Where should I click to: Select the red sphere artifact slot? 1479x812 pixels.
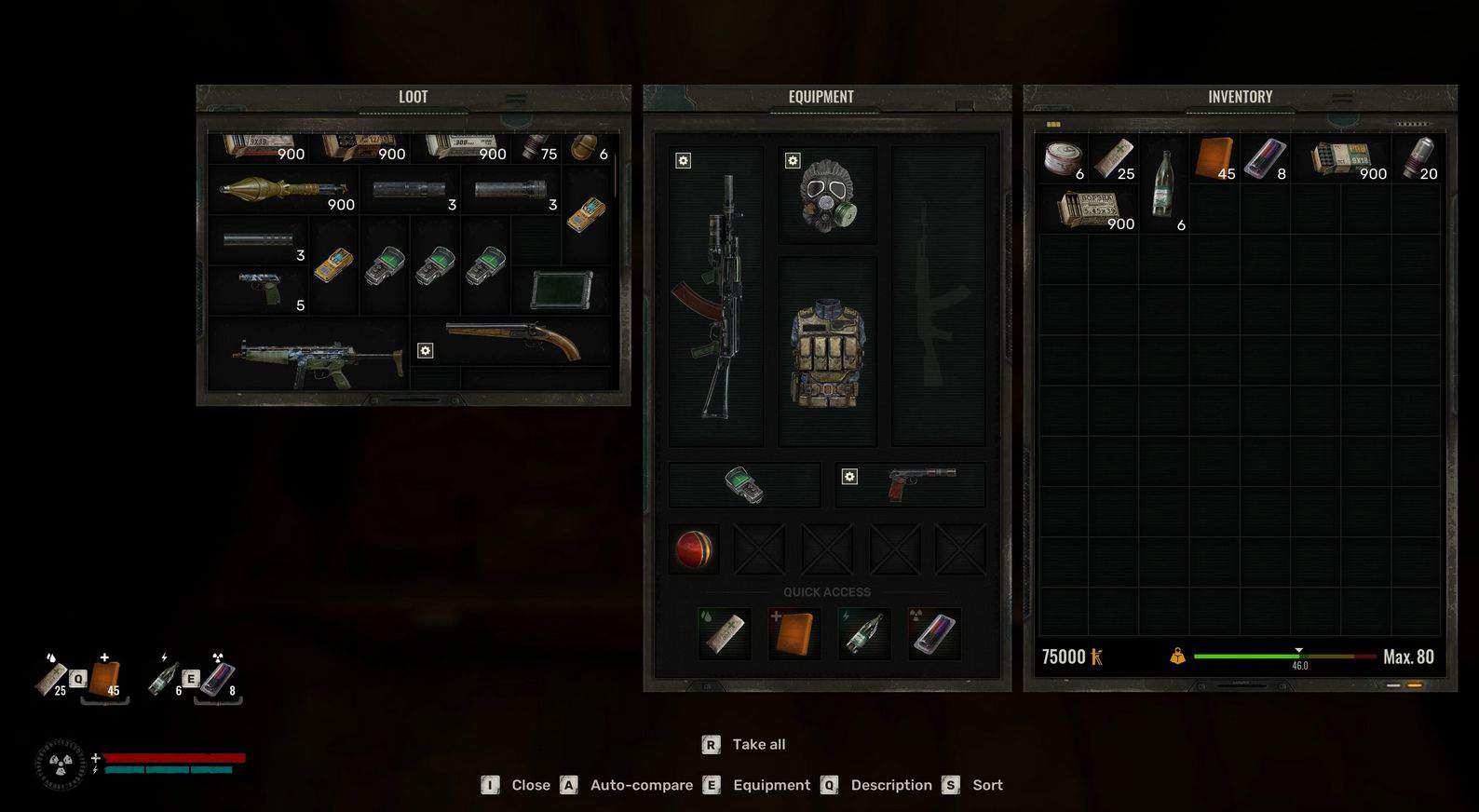[x=694, y=548]
